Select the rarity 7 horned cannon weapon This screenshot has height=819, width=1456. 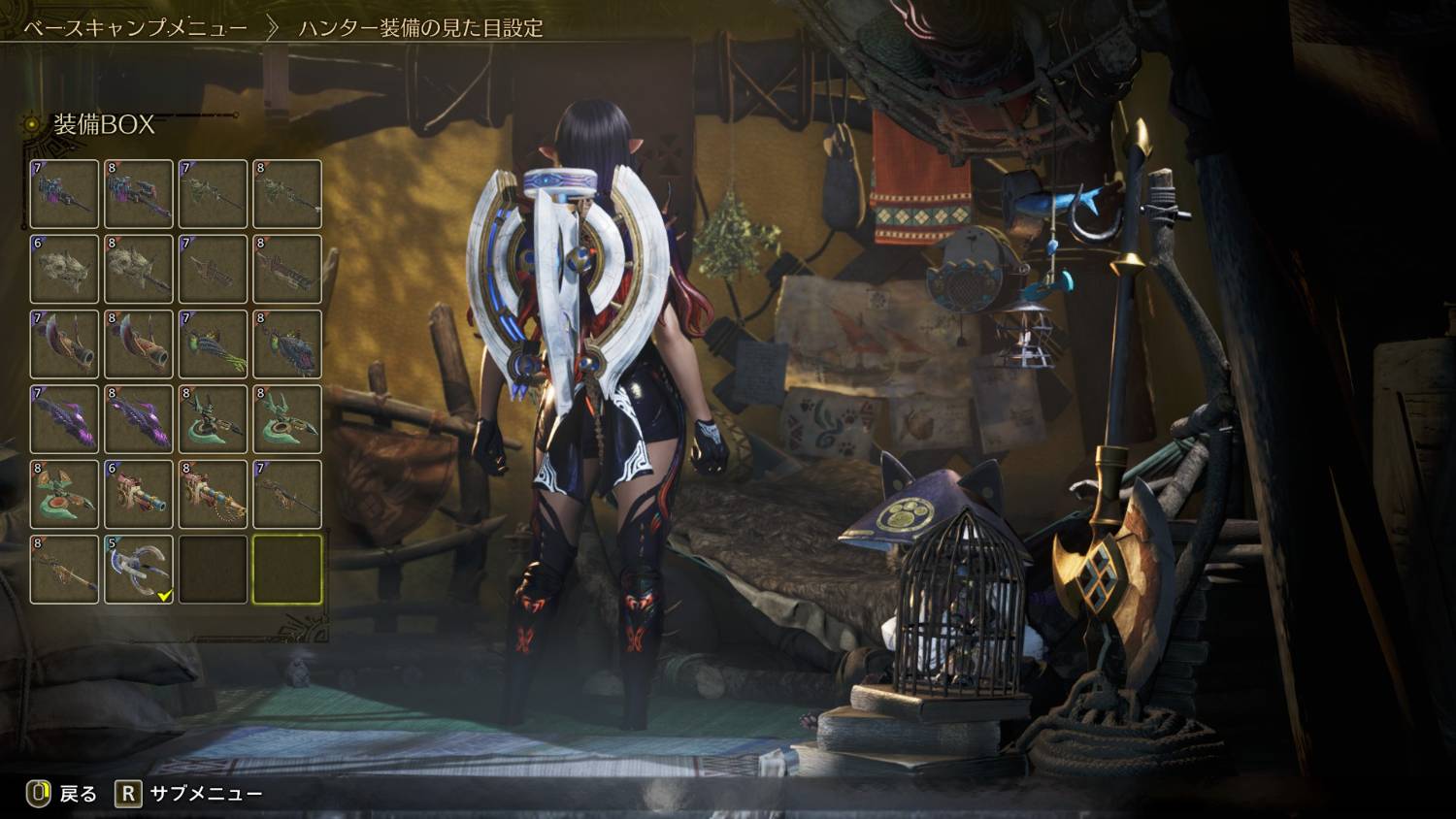64,344
